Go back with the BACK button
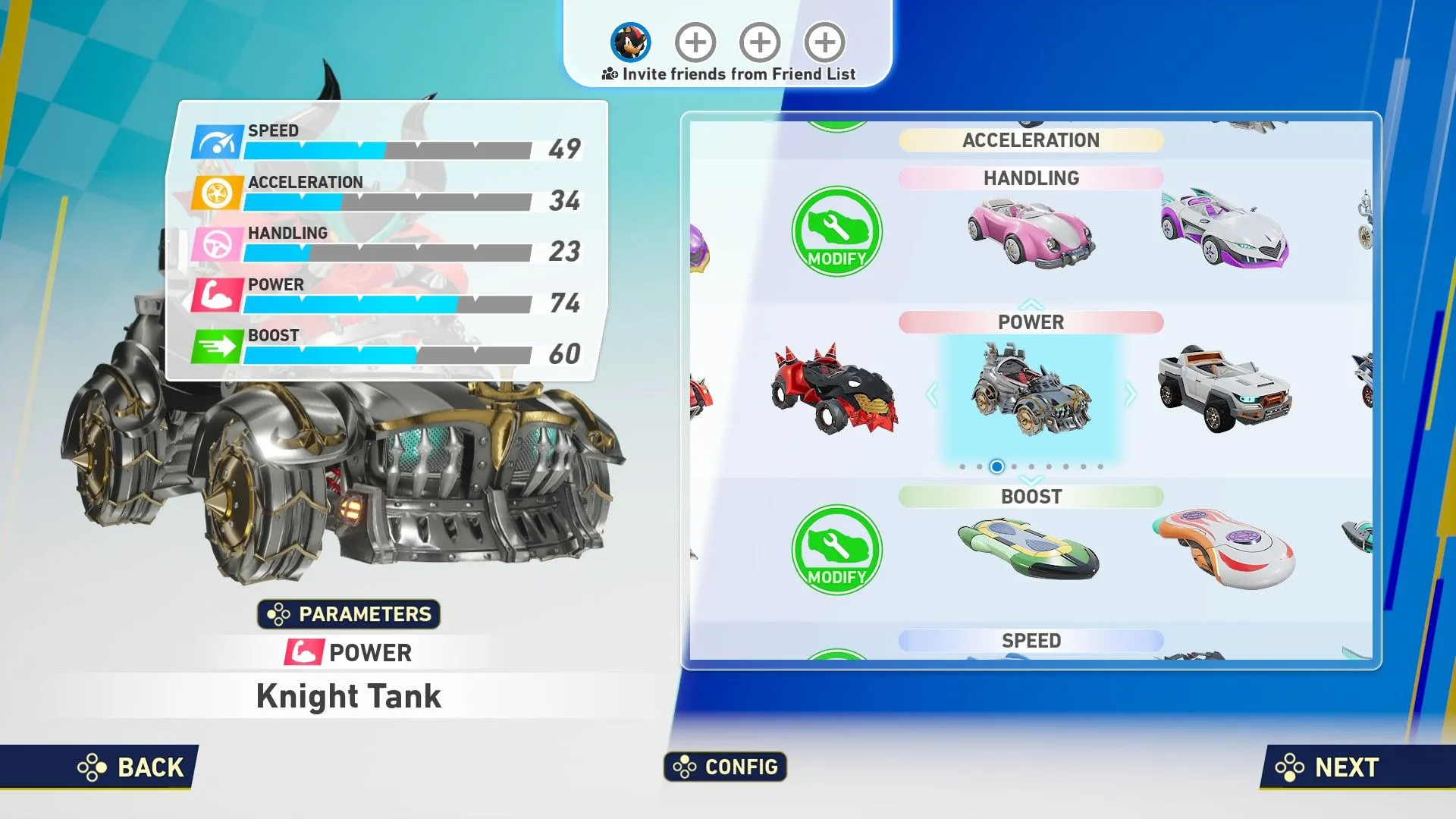Screen dimensions: 1456x819 130,767
